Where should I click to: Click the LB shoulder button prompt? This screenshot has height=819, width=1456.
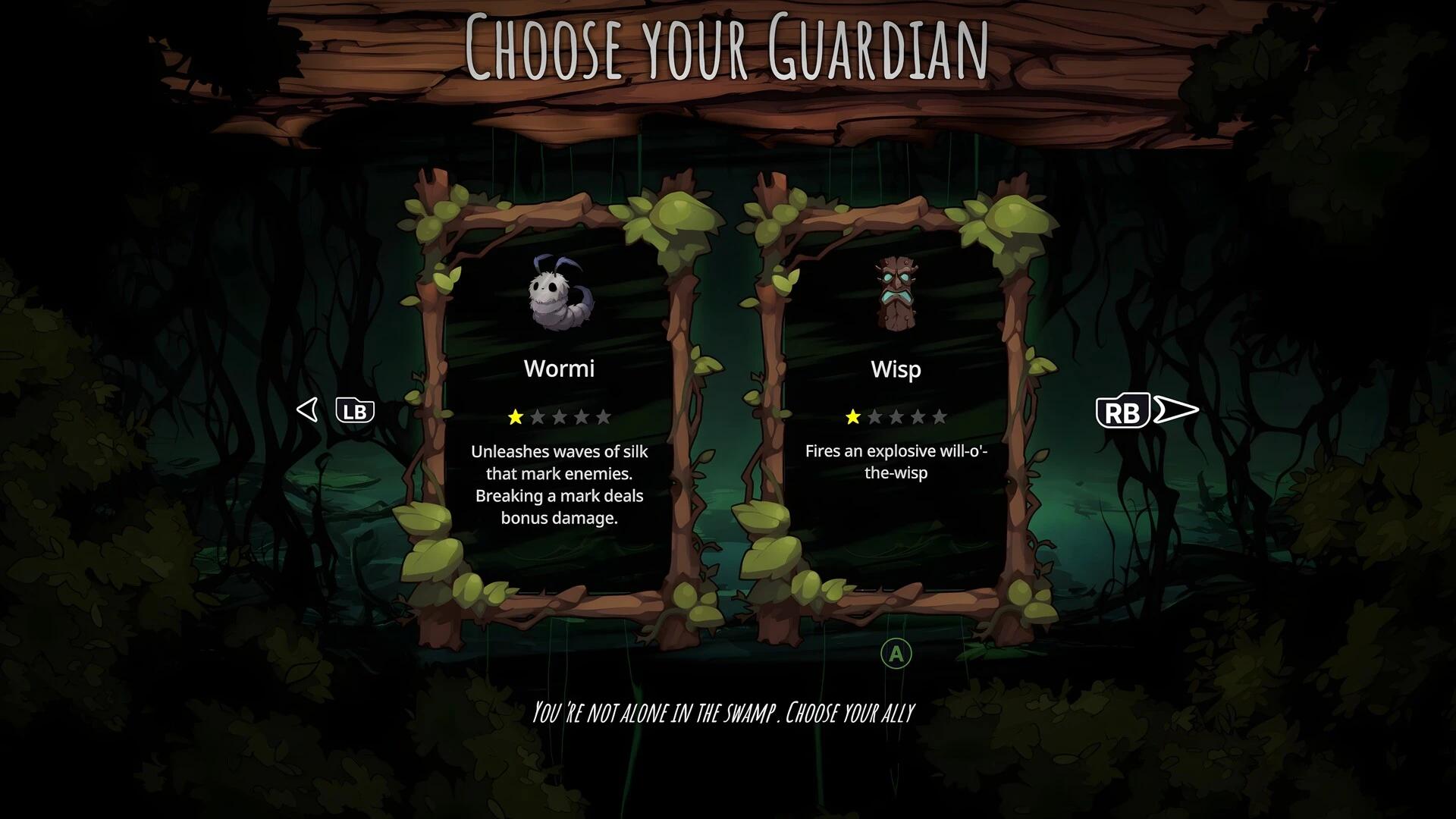[x=356, y=410]
